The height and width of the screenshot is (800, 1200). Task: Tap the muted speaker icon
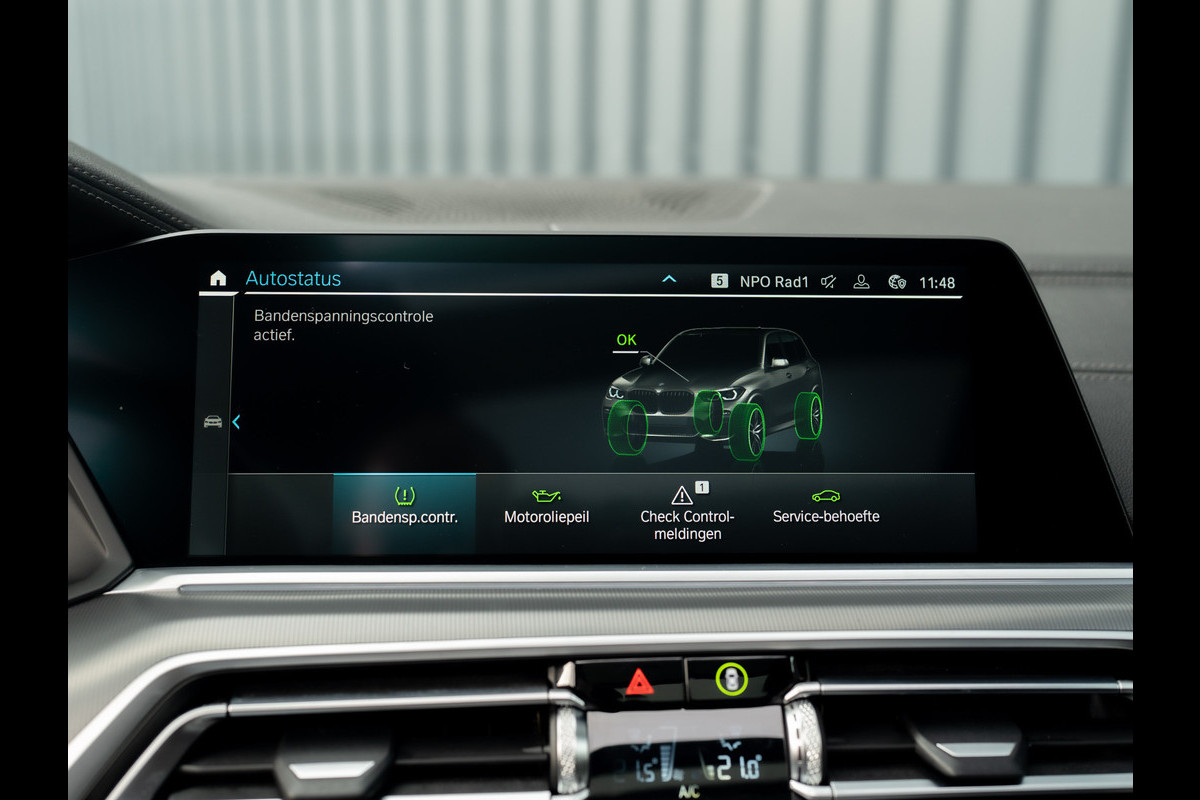pos(828,282)
